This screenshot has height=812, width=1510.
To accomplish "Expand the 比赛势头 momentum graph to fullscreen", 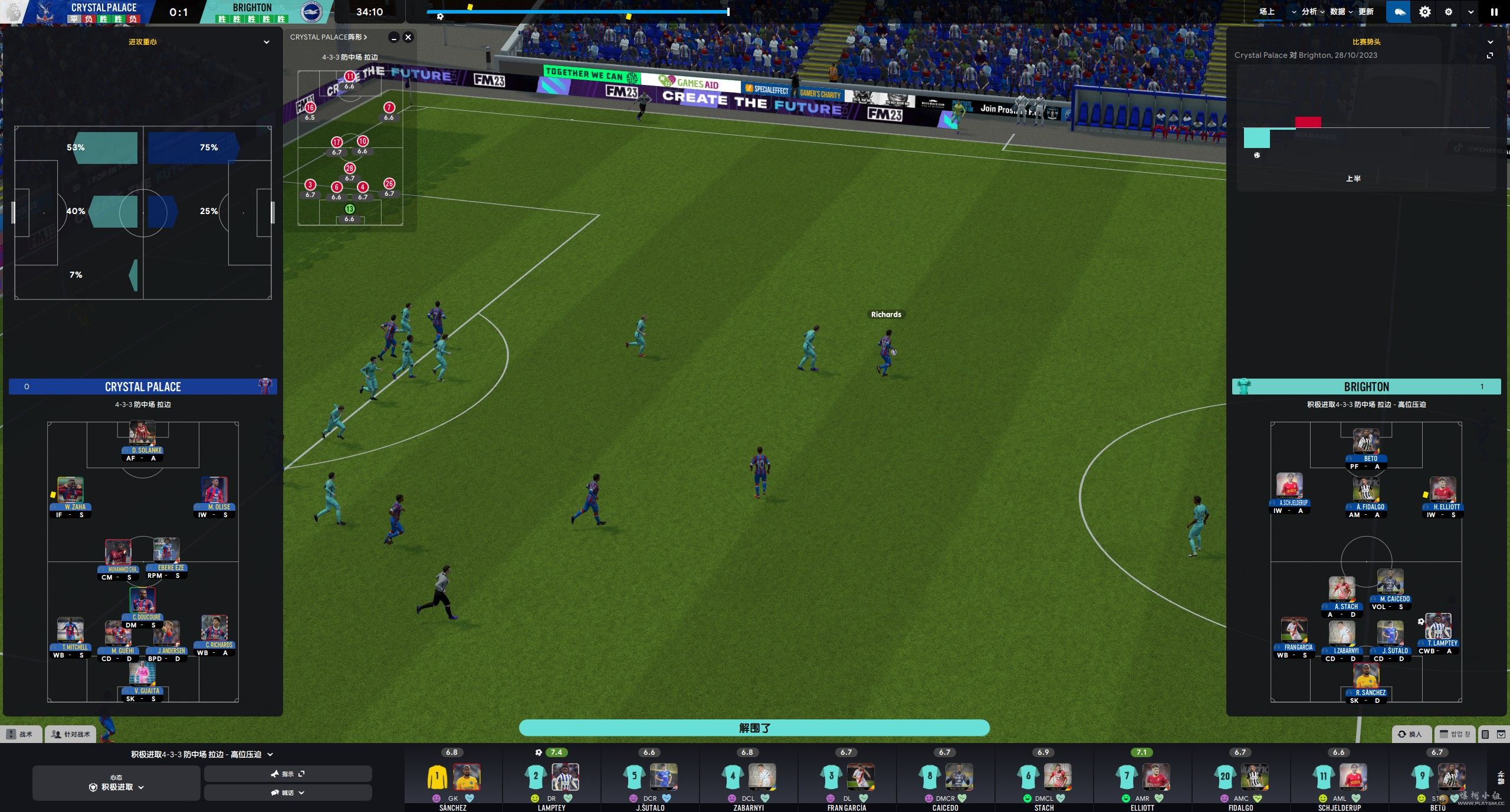I will pyautogui.click(x=1490, y=55).
